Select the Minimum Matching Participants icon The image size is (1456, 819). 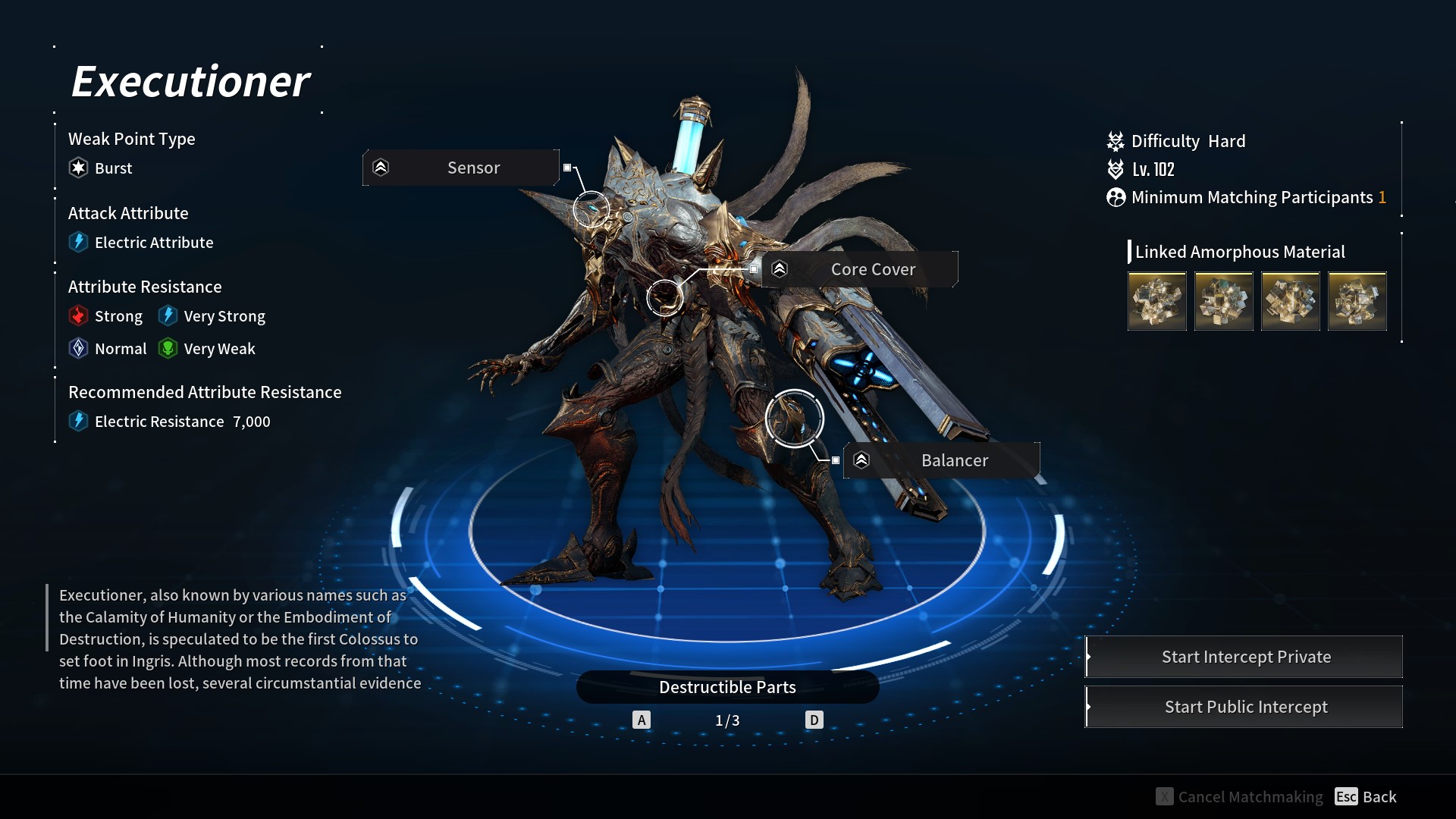(x=1115, y=197)
